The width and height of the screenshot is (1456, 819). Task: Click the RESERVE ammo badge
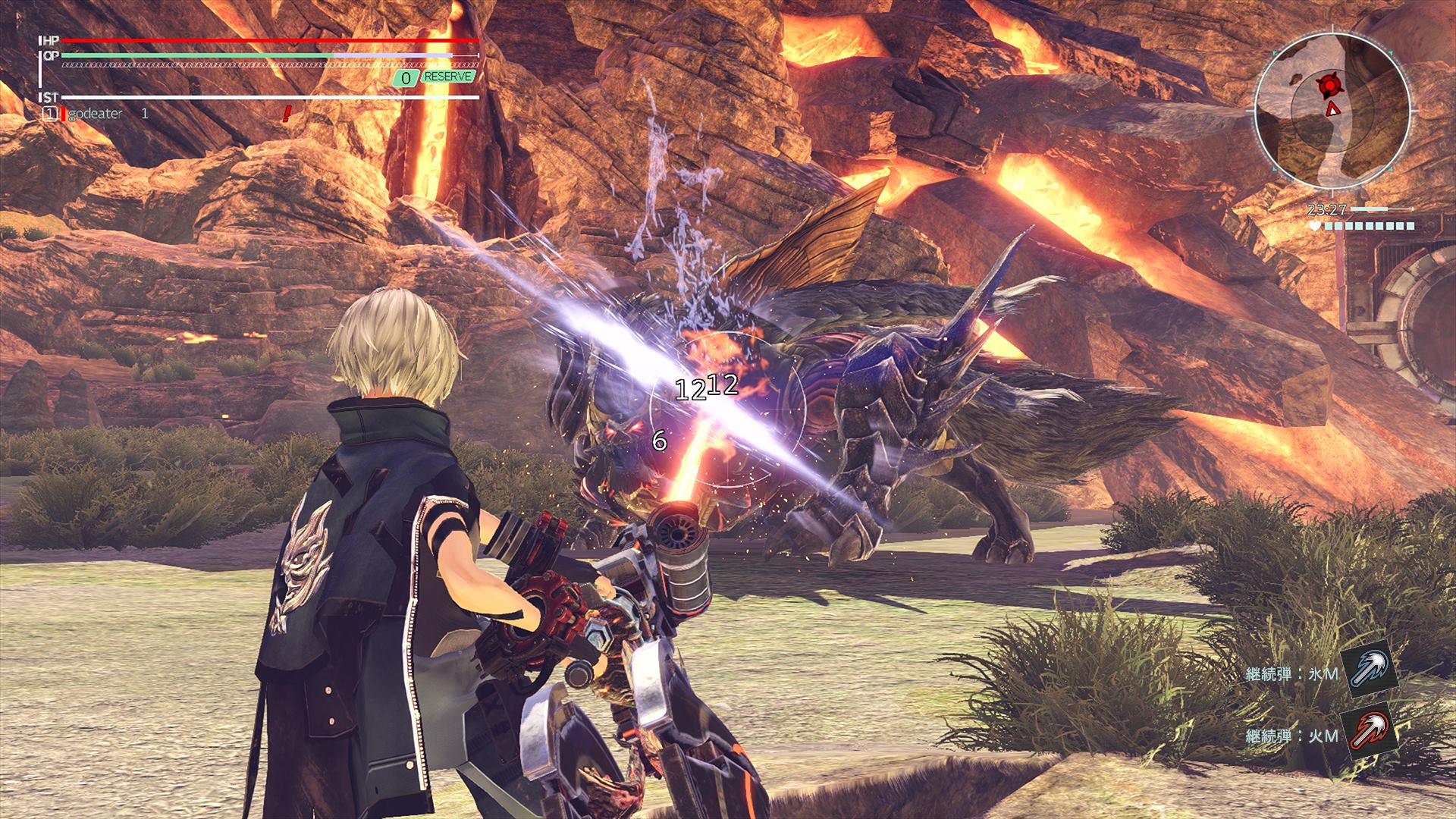coord(448,77)
